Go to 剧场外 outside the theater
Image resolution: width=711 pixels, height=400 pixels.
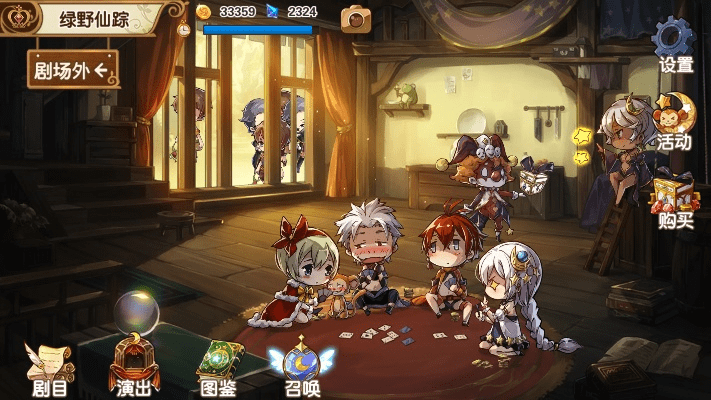click(73, 68)
